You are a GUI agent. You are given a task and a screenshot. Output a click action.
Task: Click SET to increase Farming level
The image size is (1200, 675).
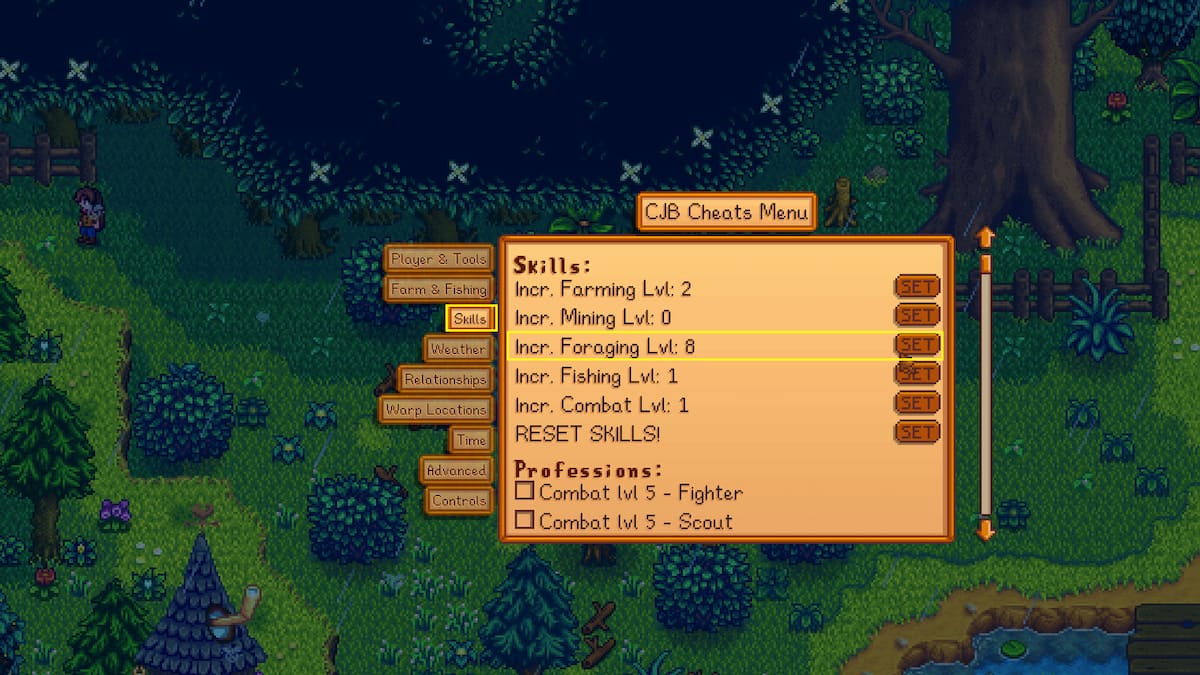[x=916, y=287]
